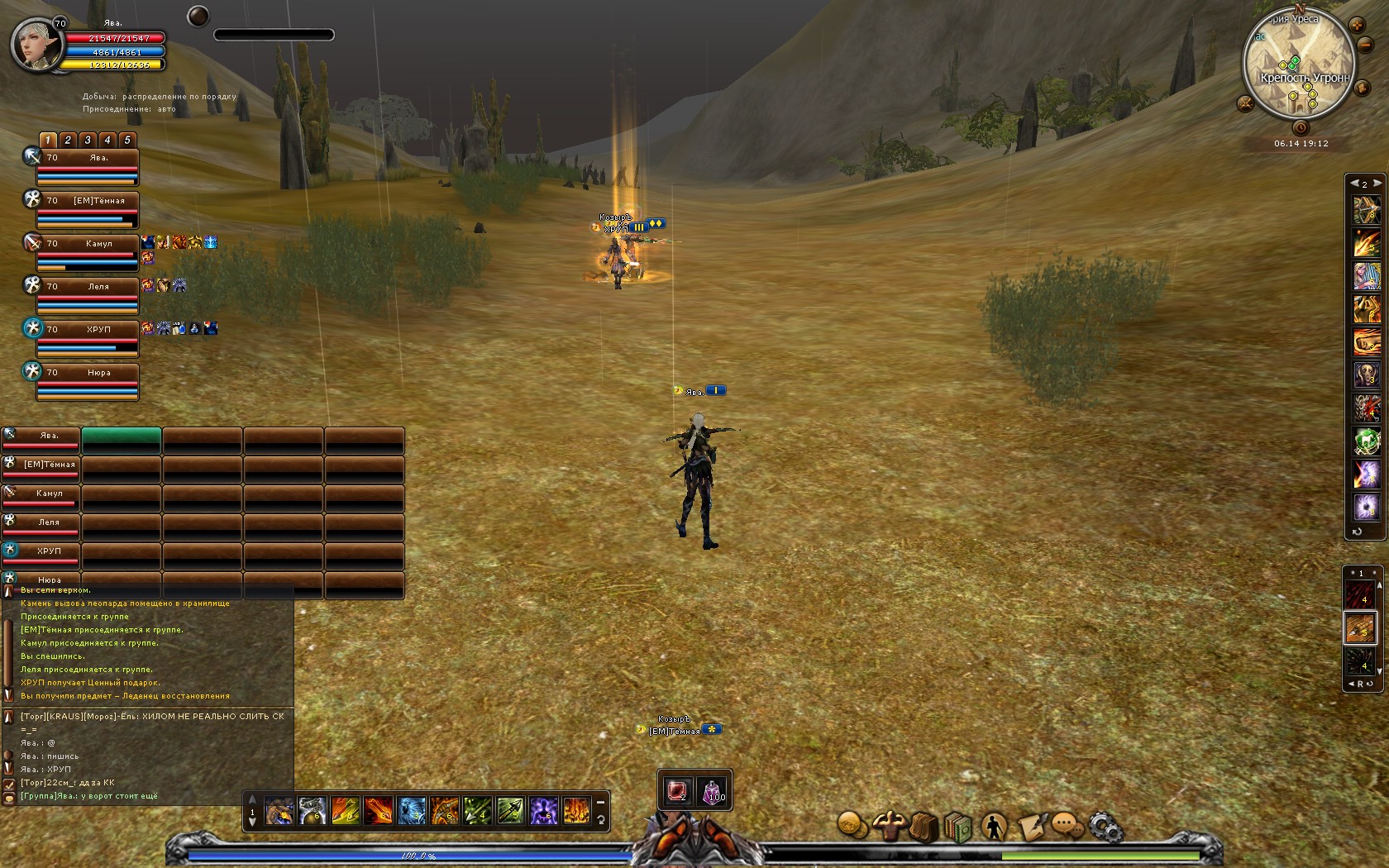The width and height of the screenshot is (1389, 868).
Task: Open the gear-shaped settings menu
Action: (x=1105, y=826)
